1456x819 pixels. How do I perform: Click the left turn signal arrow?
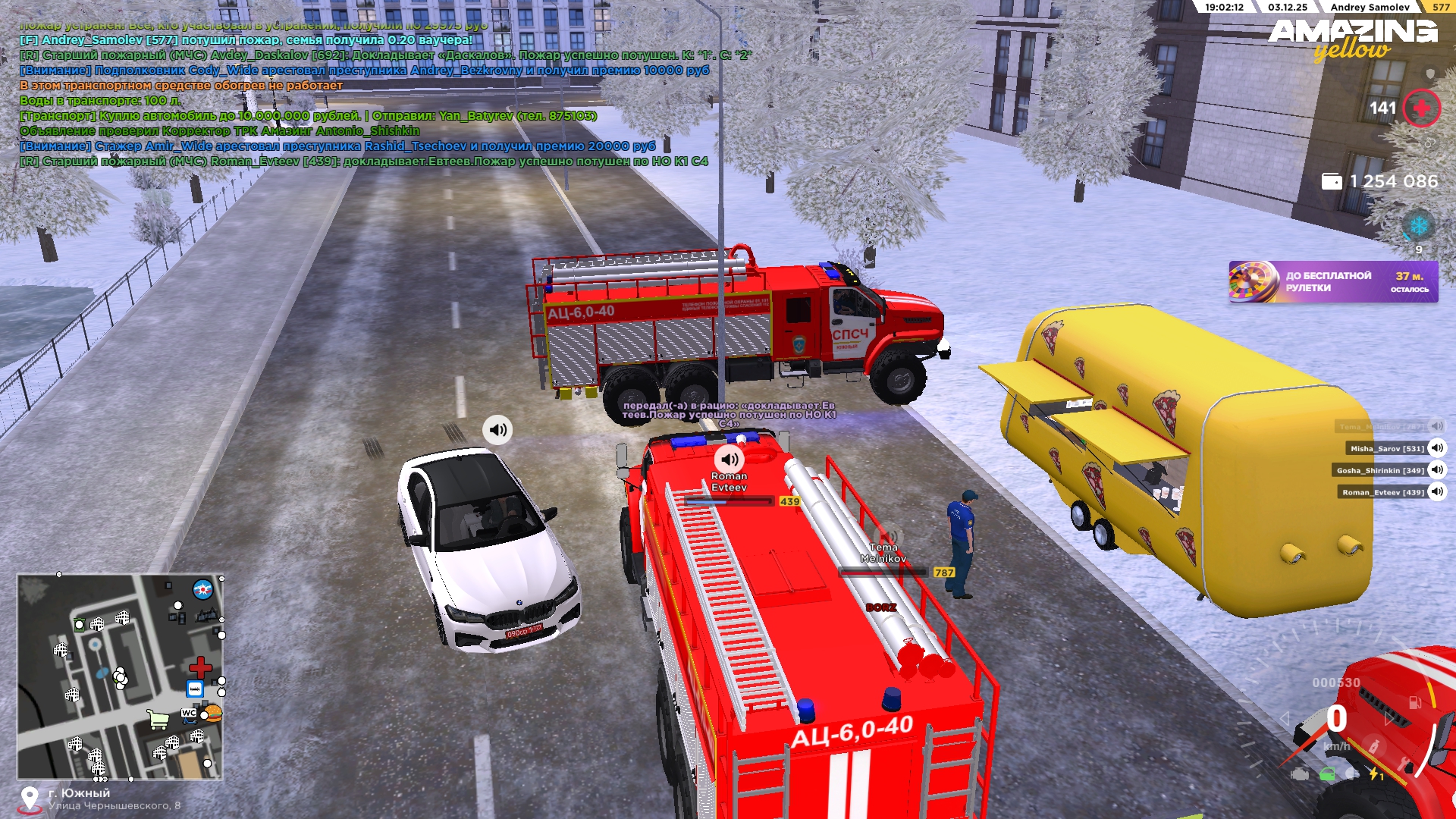point(1284,718)
